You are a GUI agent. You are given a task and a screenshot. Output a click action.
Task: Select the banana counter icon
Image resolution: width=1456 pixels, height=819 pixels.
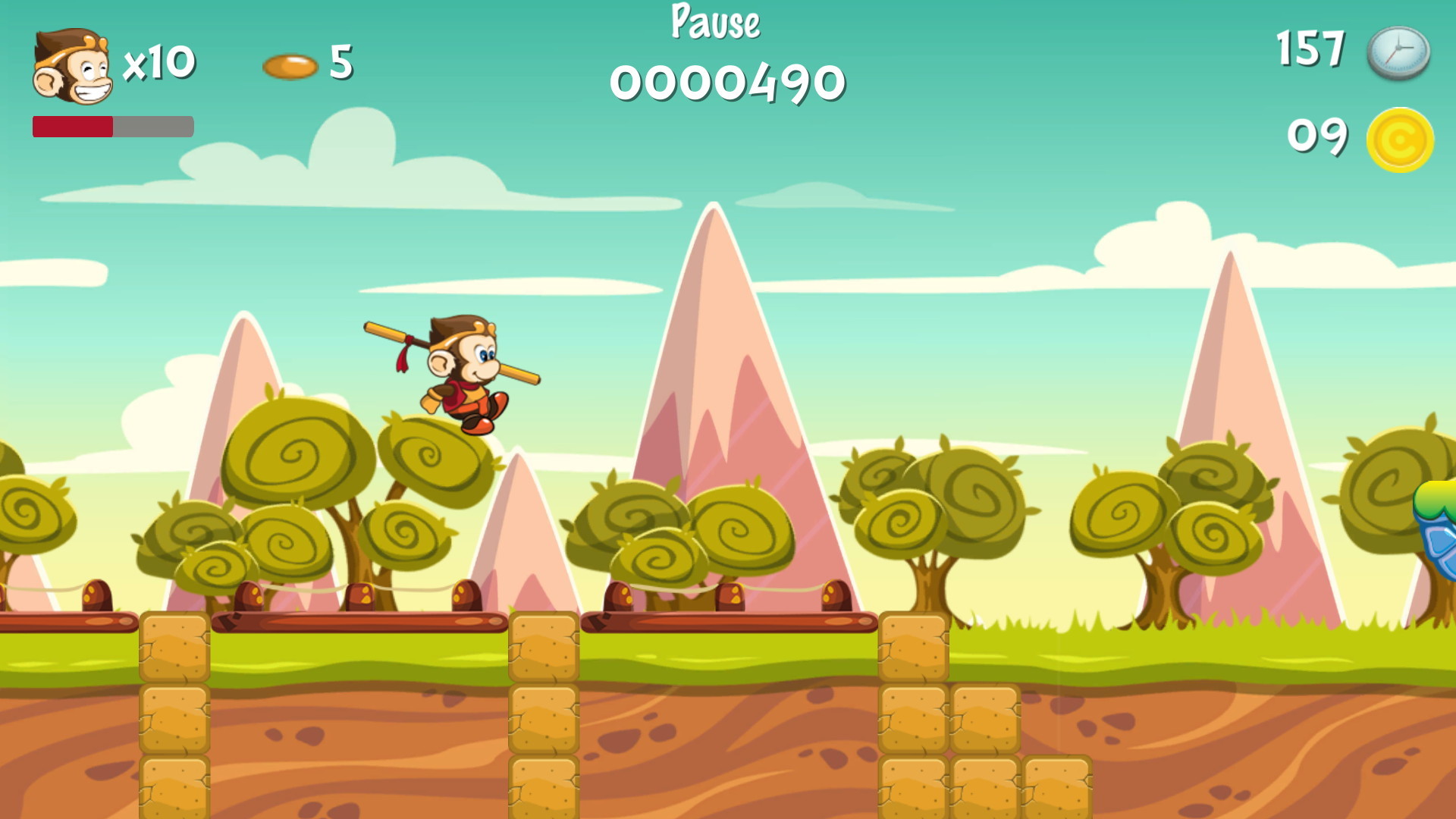click(x=290, y=65)
